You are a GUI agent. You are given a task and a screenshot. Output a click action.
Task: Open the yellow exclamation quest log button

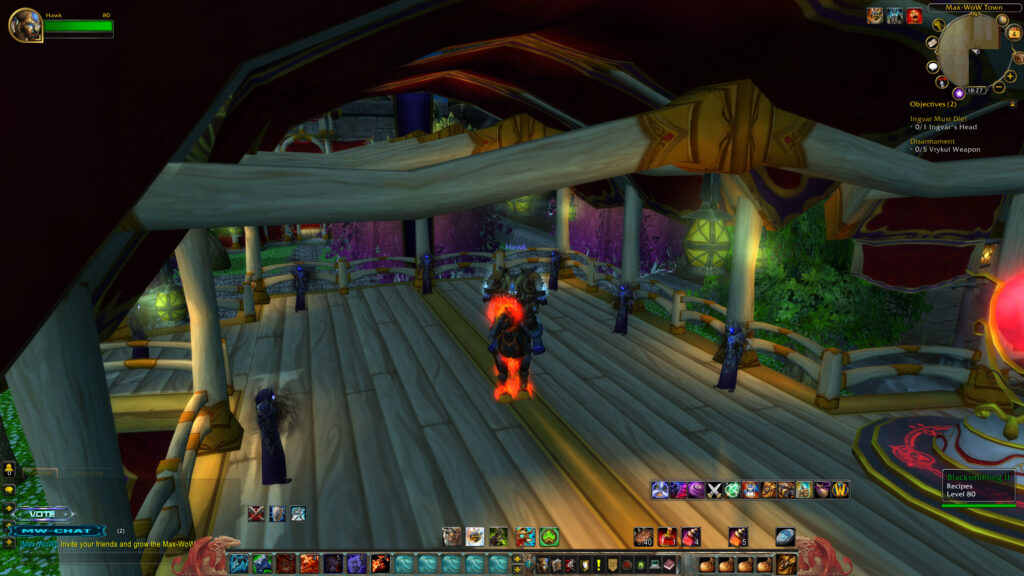598,564
